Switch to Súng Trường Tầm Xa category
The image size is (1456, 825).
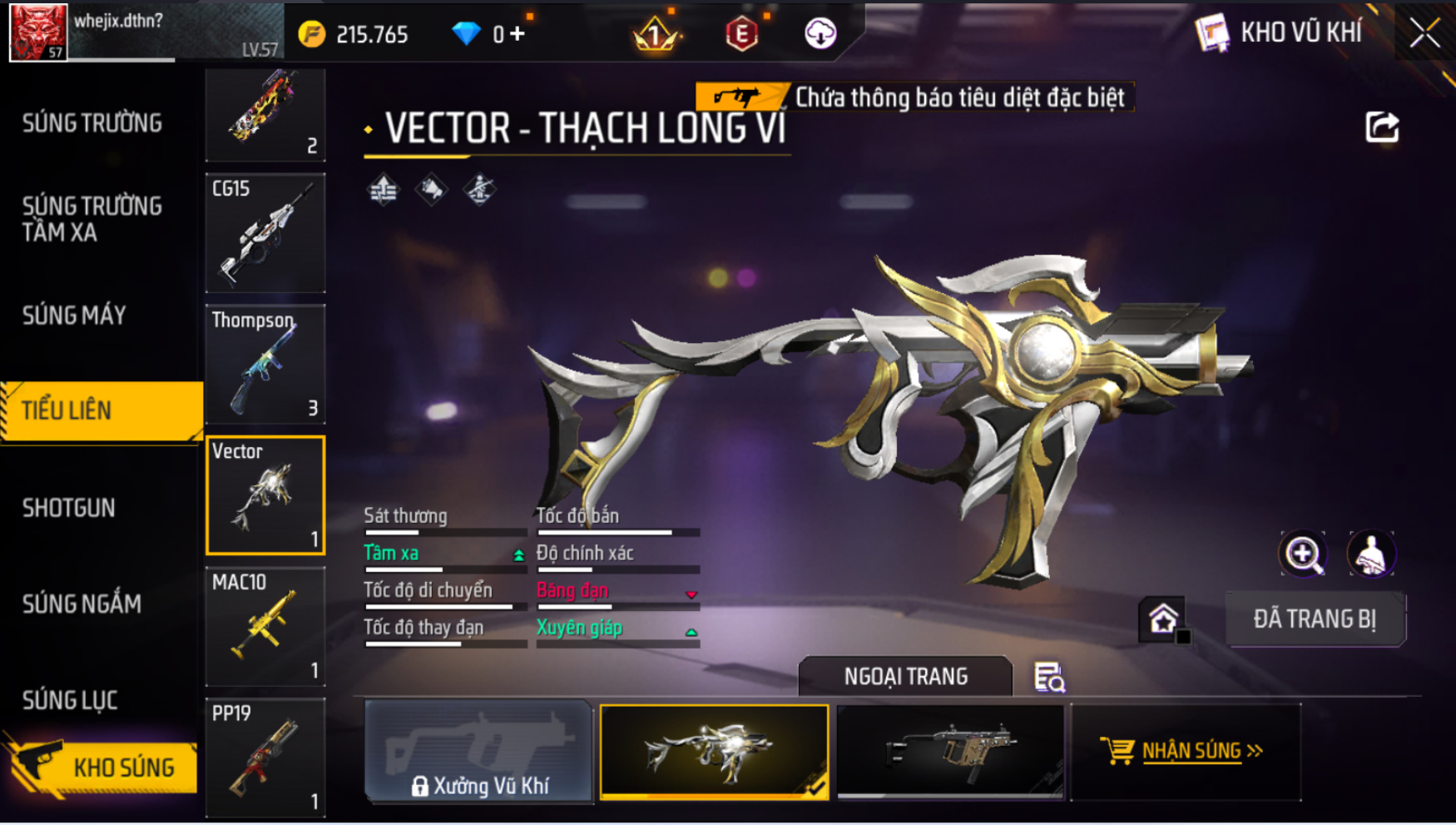92,219
